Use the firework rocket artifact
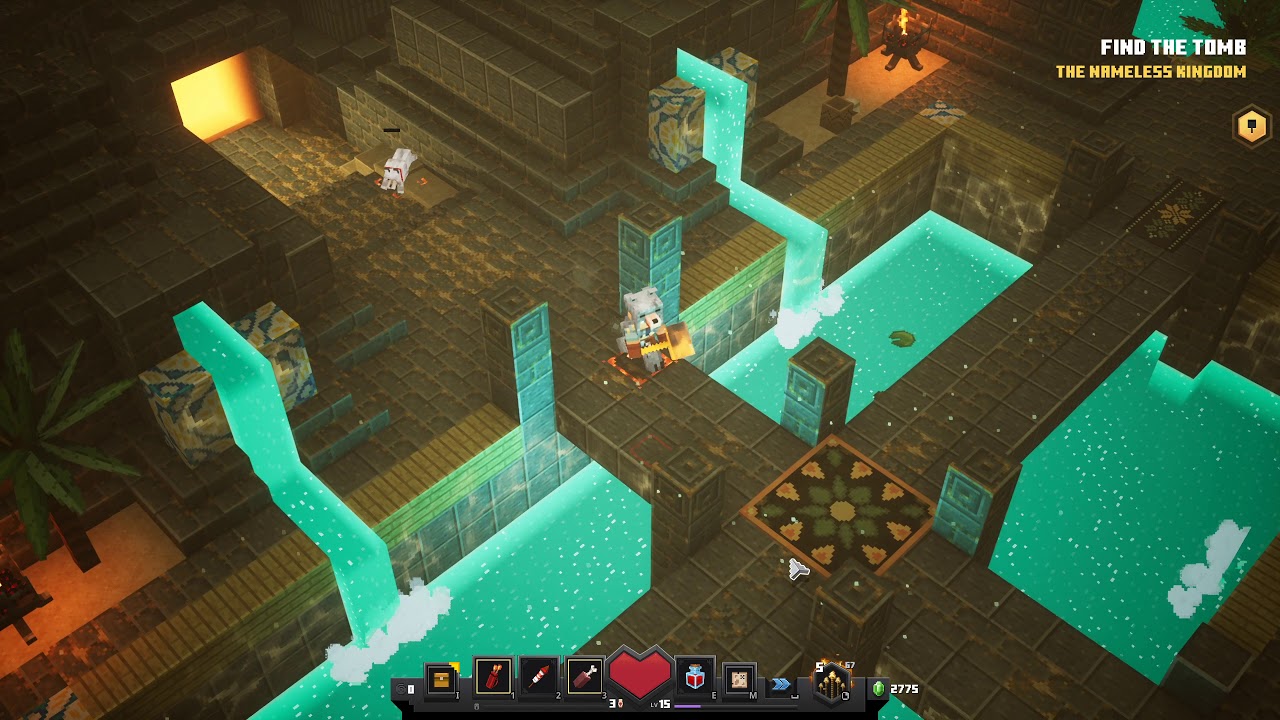This screenshot has width=1280, height=720. point(539,678)
